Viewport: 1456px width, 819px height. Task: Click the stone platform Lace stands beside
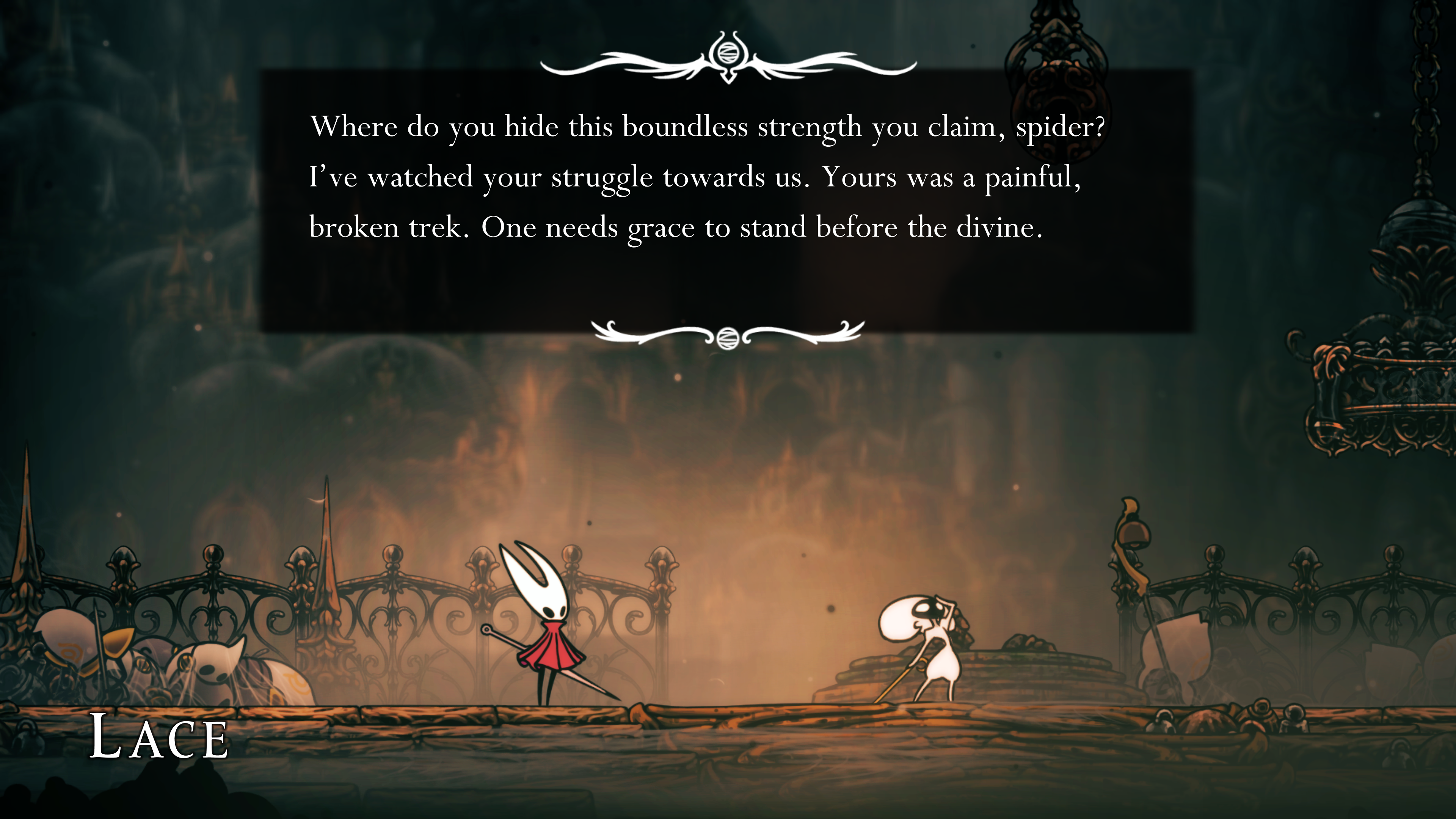pyautogui.click(x=1023, y=667)
